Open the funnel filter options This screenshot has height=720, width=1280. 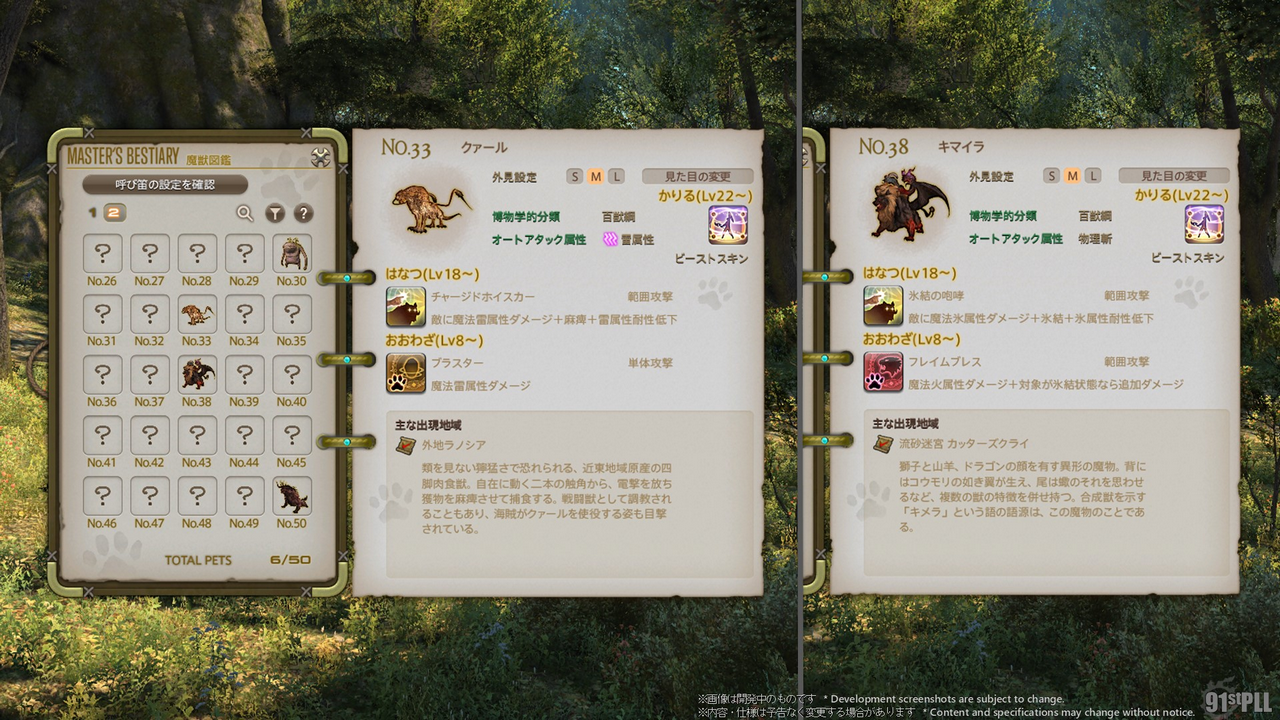tap(275, 212)
